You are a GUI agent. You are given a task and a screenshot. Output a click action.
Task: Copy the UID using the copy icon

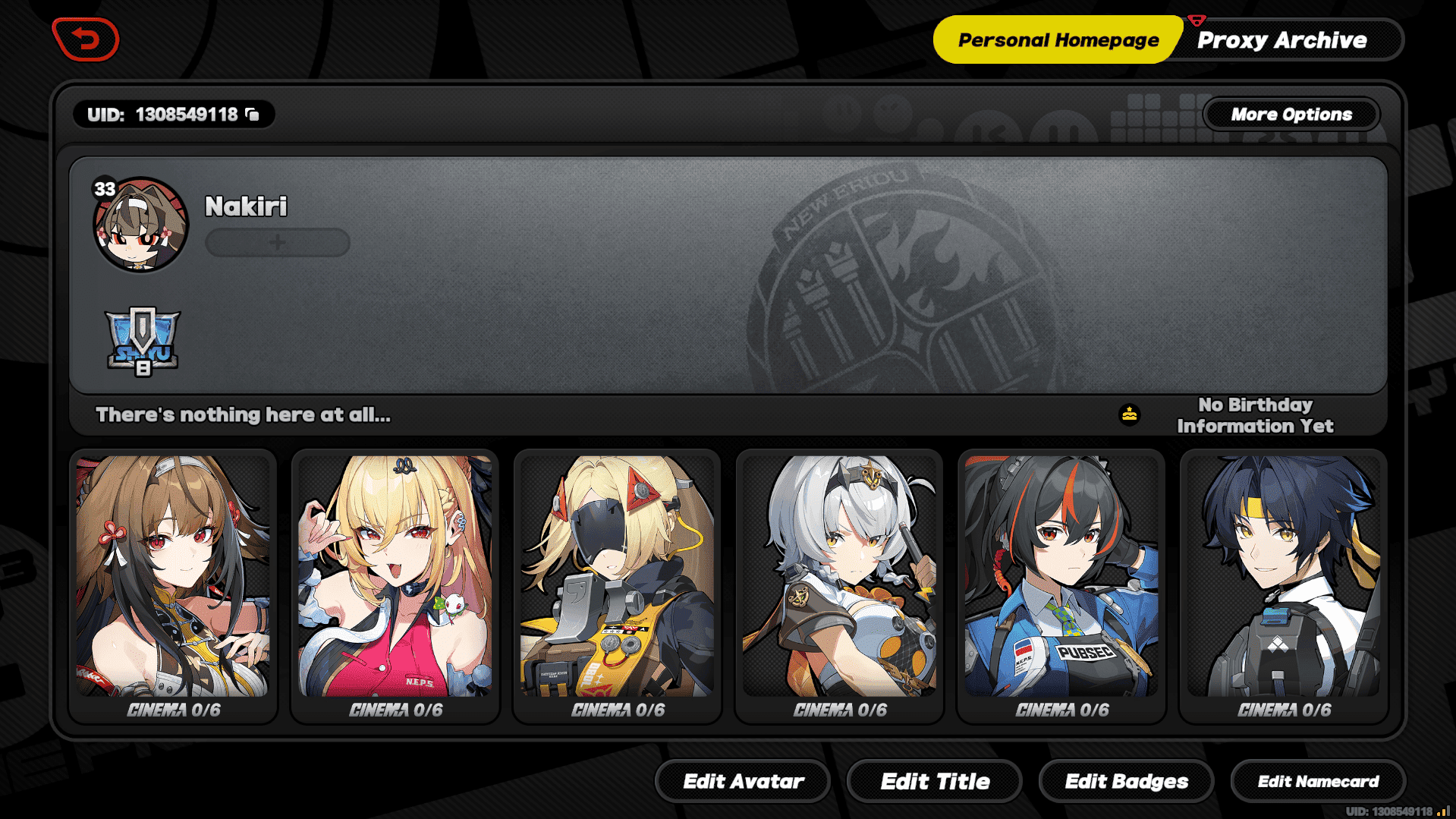pyautogui.click(x=253, y=114)
